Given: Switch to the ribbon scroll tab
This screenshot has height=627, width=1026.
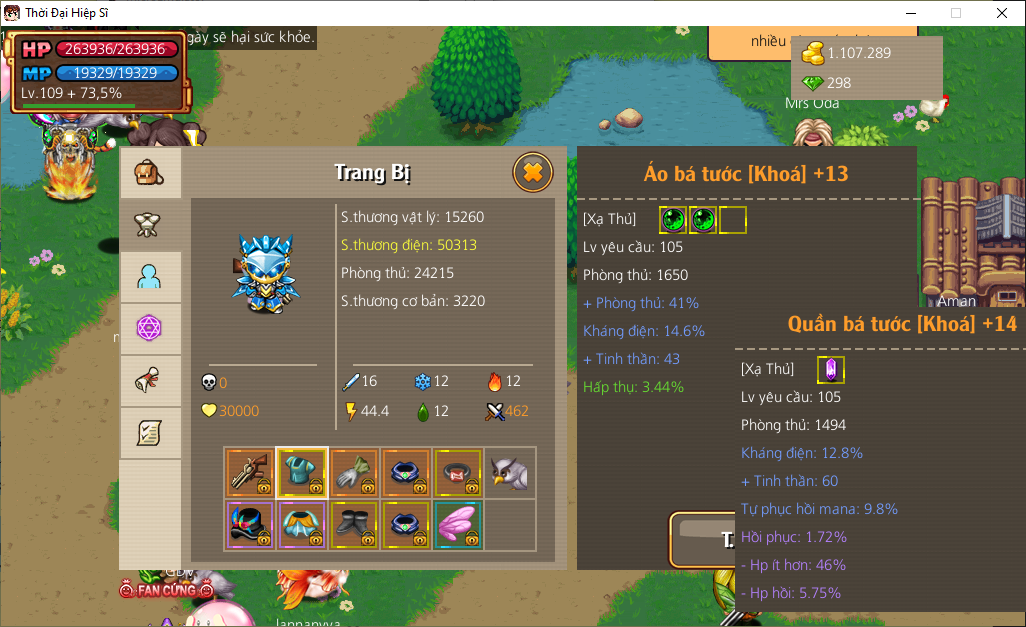Looking at the screenshot, I should [x=150, y=381].
